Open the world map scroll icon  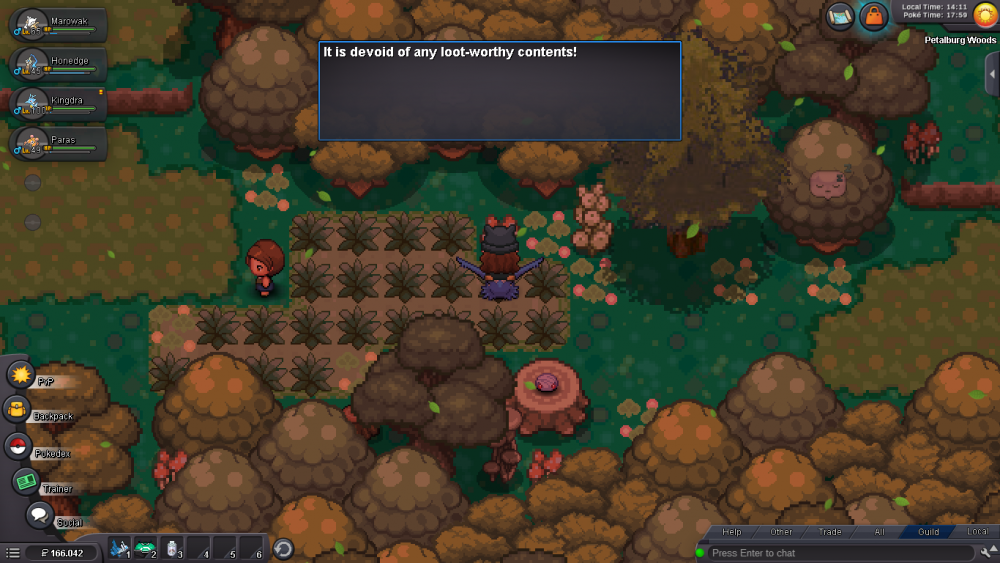pos(840,16)
